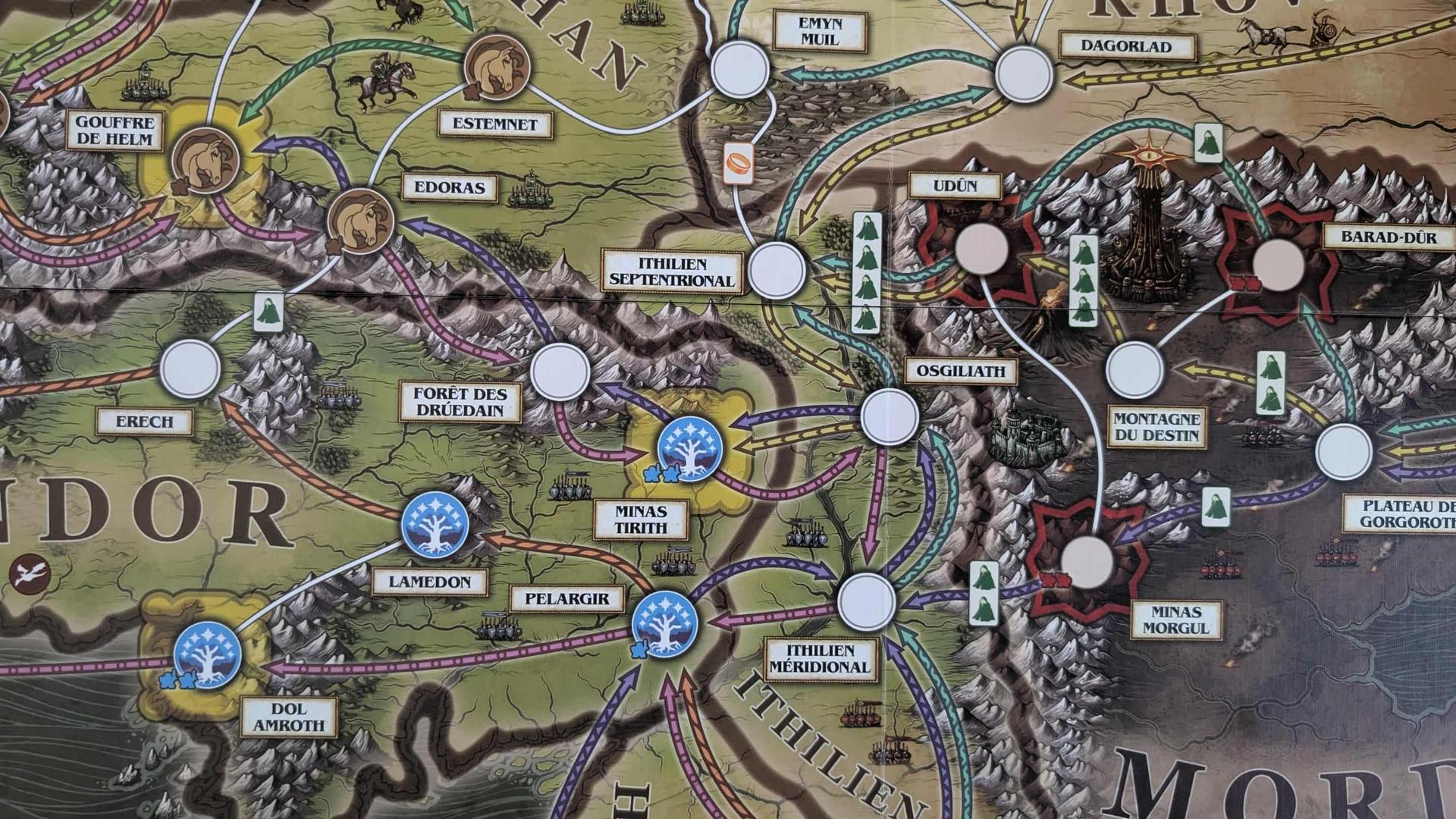
Task: Select the Estemnet horse-head node
Action: click(496, 67)
